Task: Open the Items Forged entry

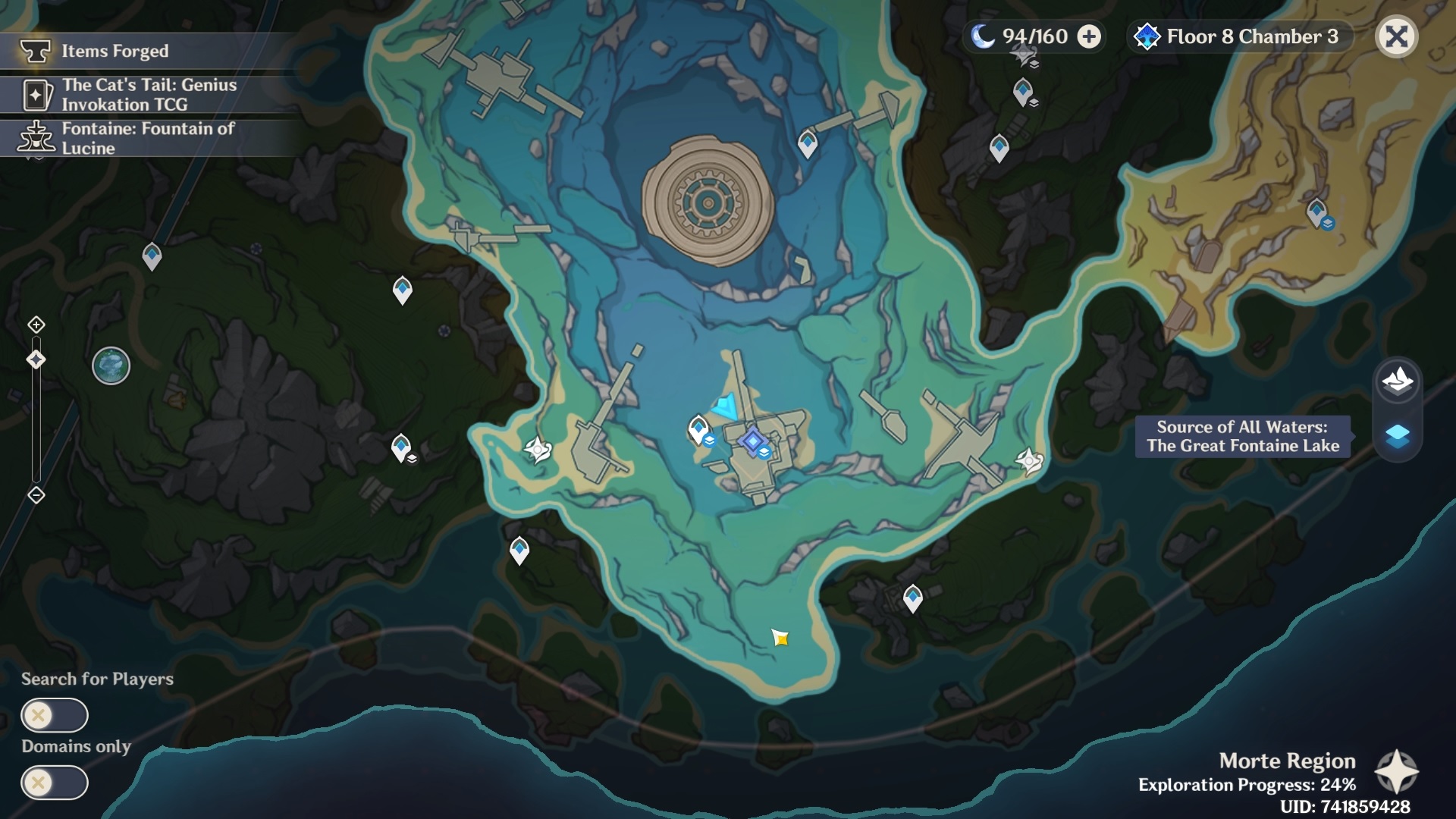Action: click(115, 51)
